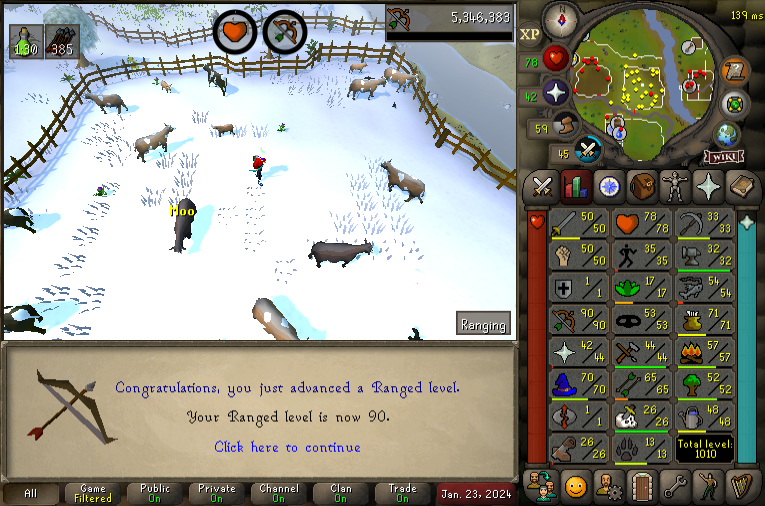
Task: Open the Magic spellbook tab
Action: click(x=740, y=187)
